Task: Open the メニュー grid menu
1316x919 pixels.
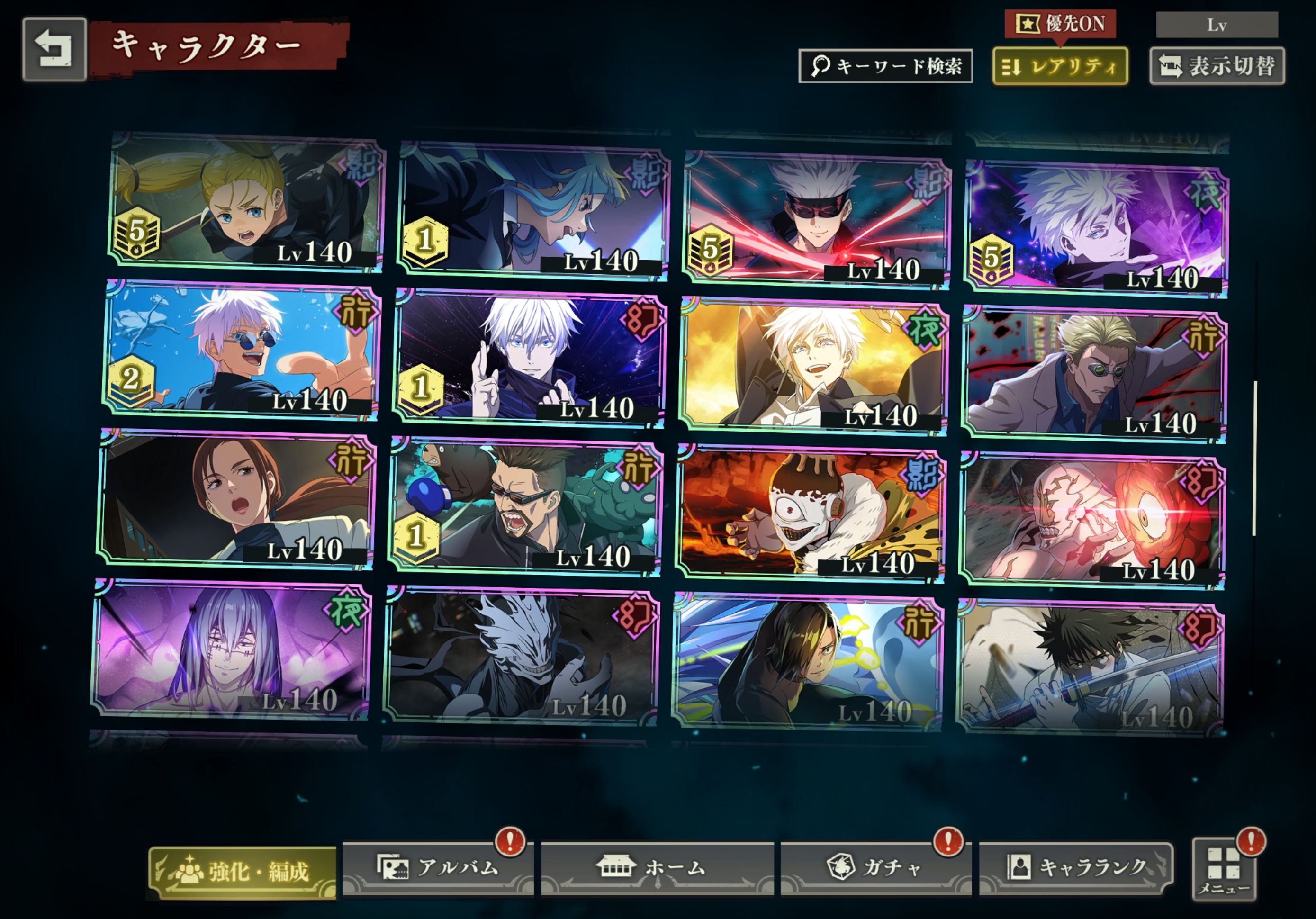Action: (x=1223, y=870)
